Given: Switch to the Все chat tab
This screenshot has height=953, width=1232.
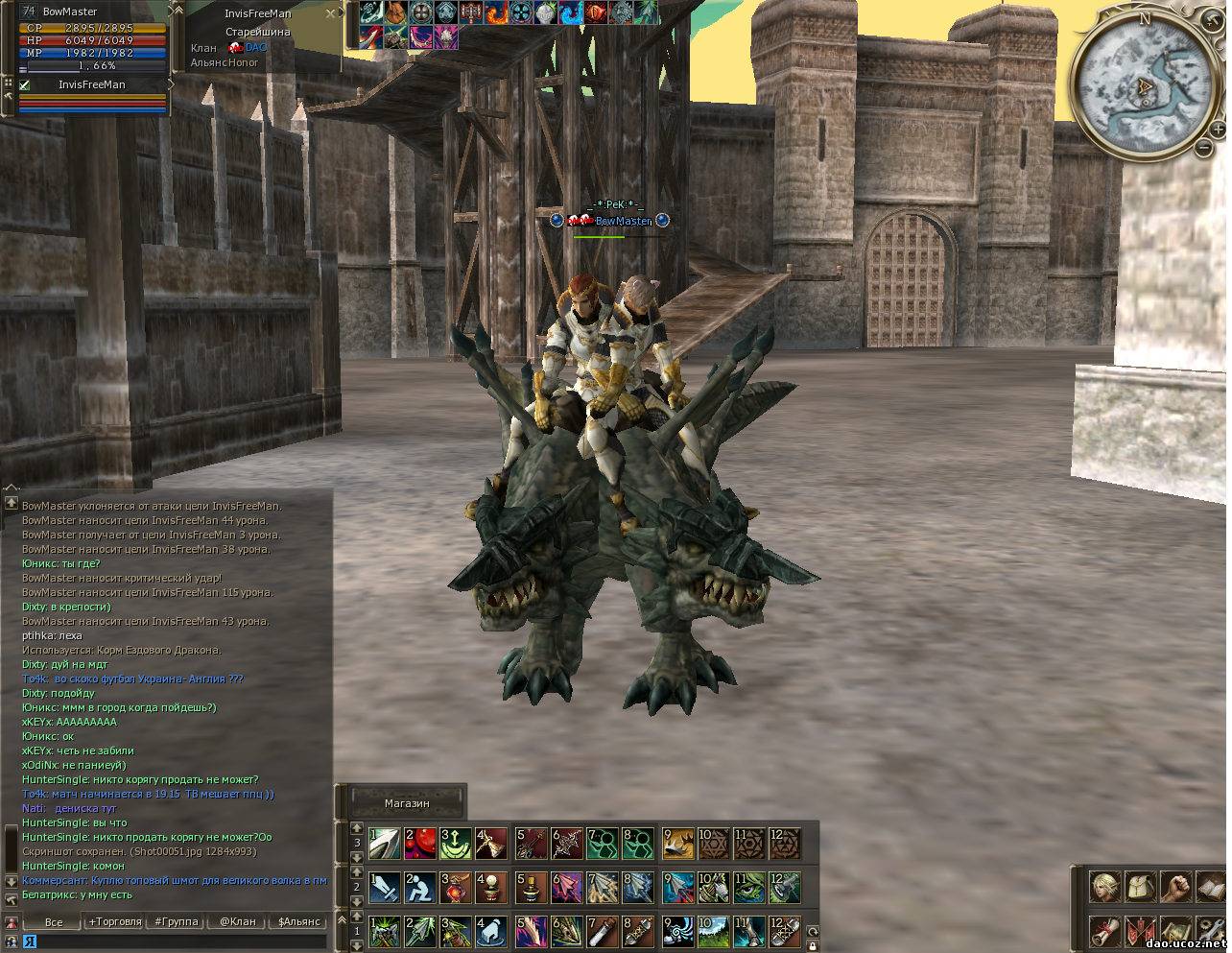Looking at the screenshot, I should click(x=54, y=921).
